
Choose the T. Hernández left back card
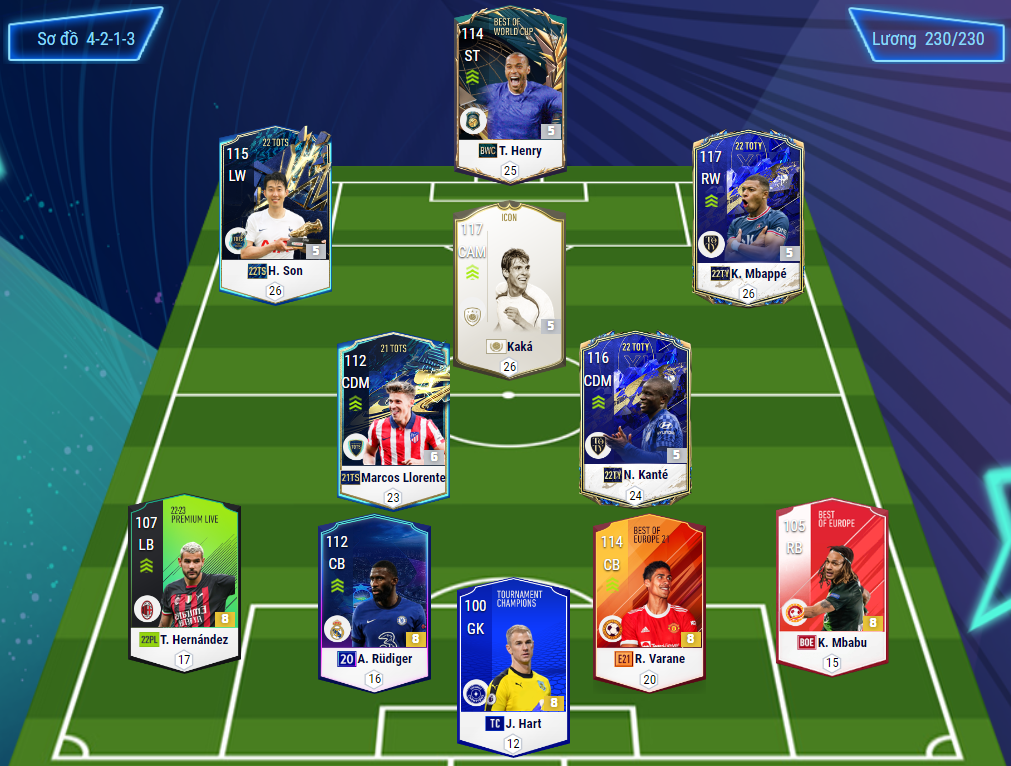184,580
